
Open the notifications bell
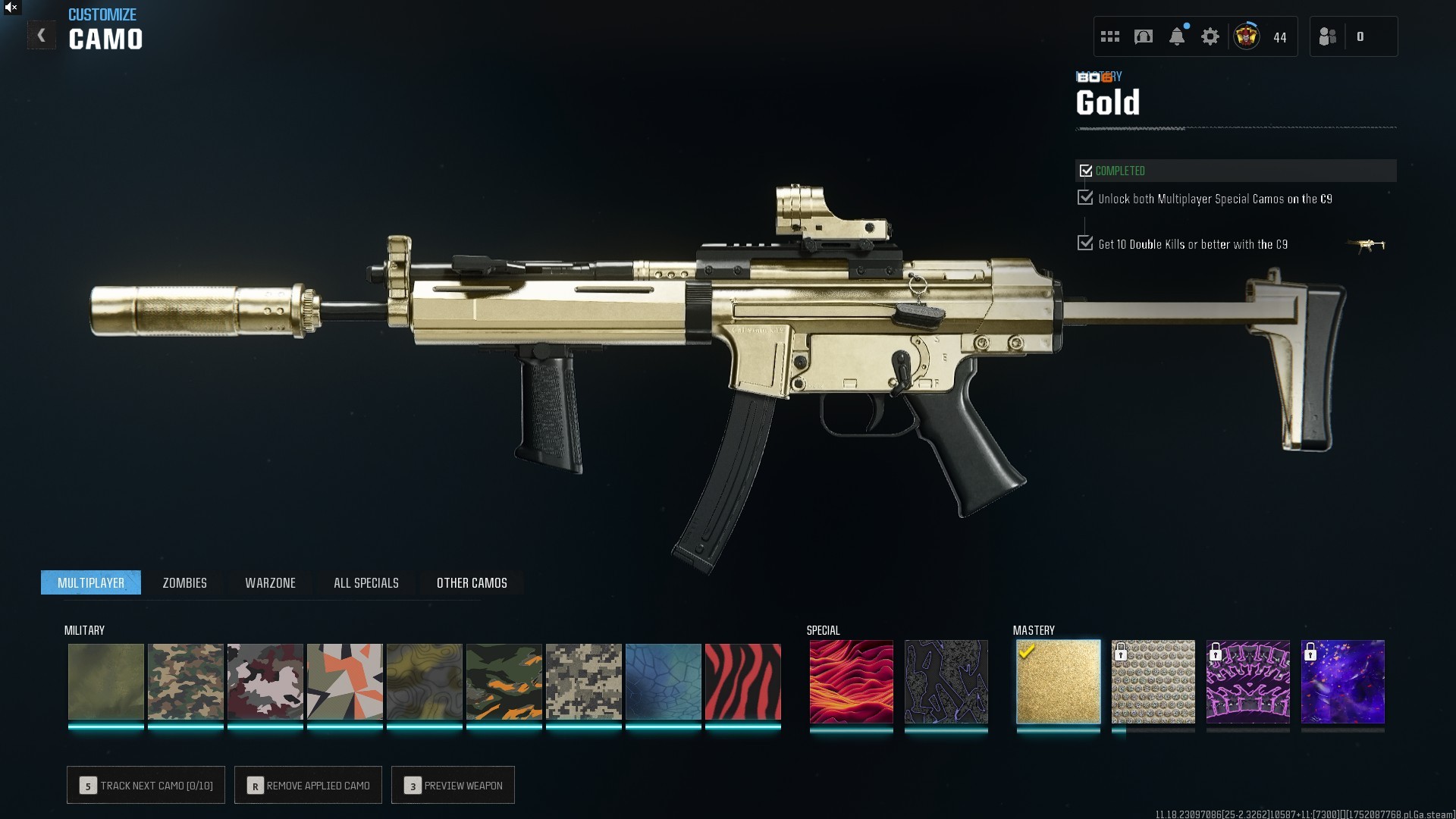point(1177,36)
